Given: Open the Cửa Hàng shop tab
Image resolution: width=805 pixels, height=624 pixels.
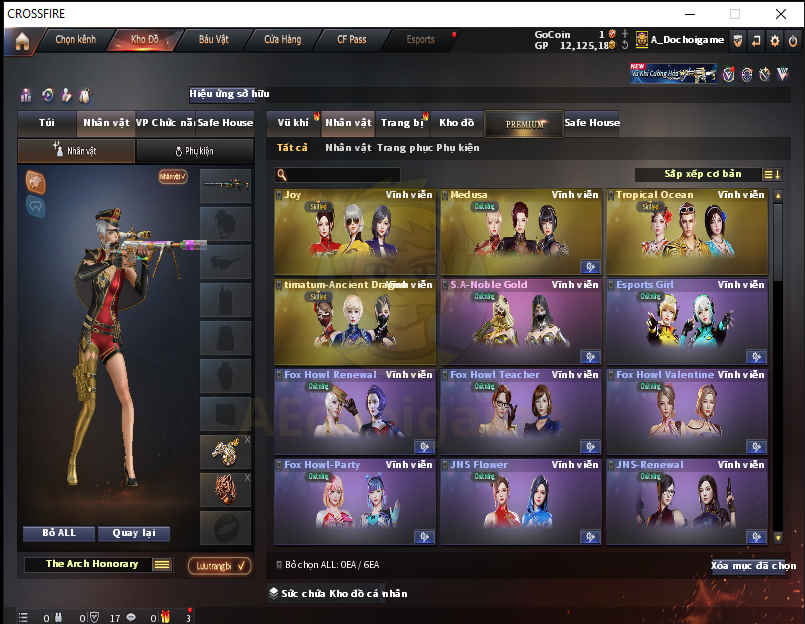Looking at the screenshot, I should pos(283,40).
